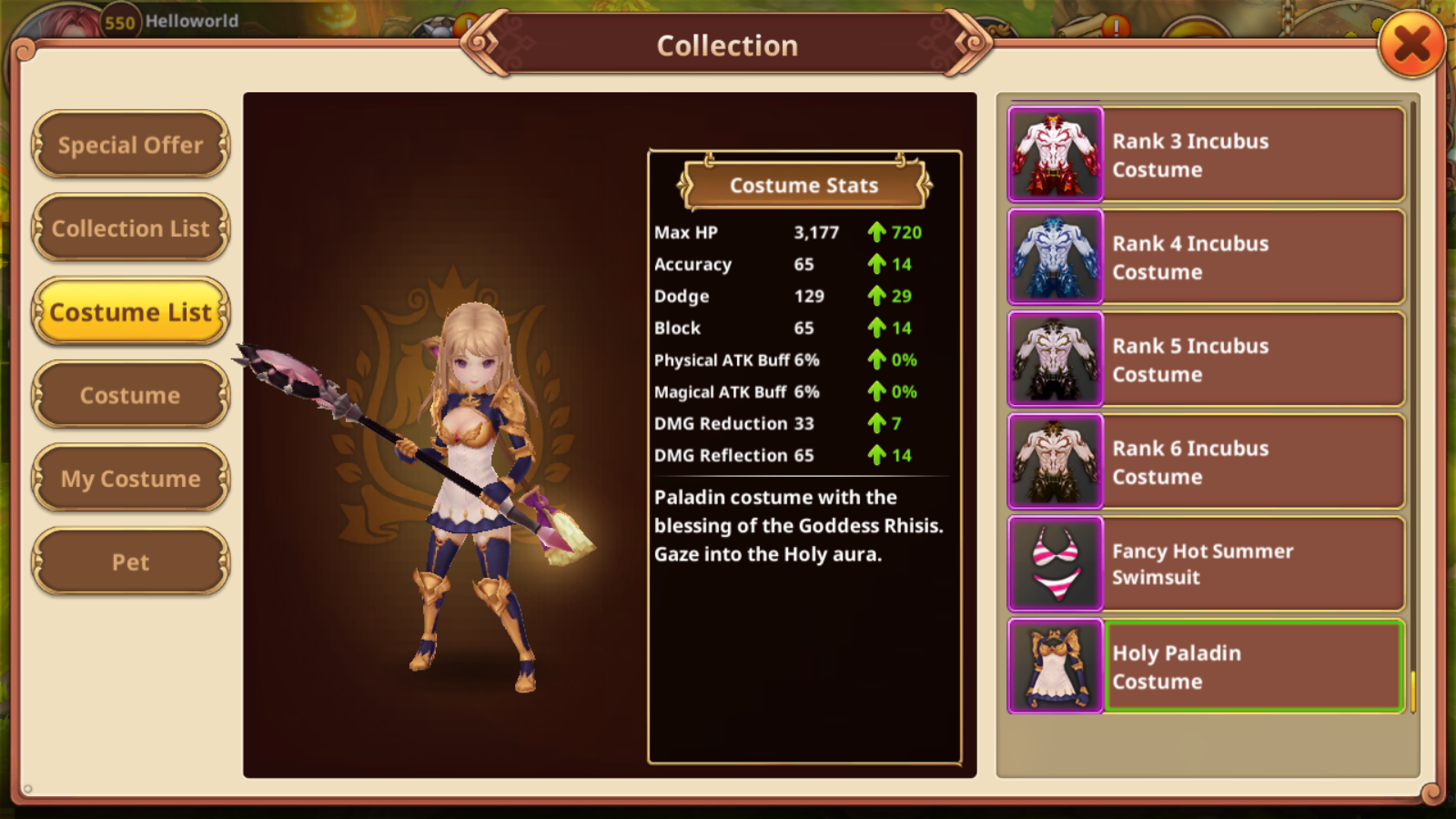Pick the Rank 5 Incubus Costume entry

coord(1207,359)
